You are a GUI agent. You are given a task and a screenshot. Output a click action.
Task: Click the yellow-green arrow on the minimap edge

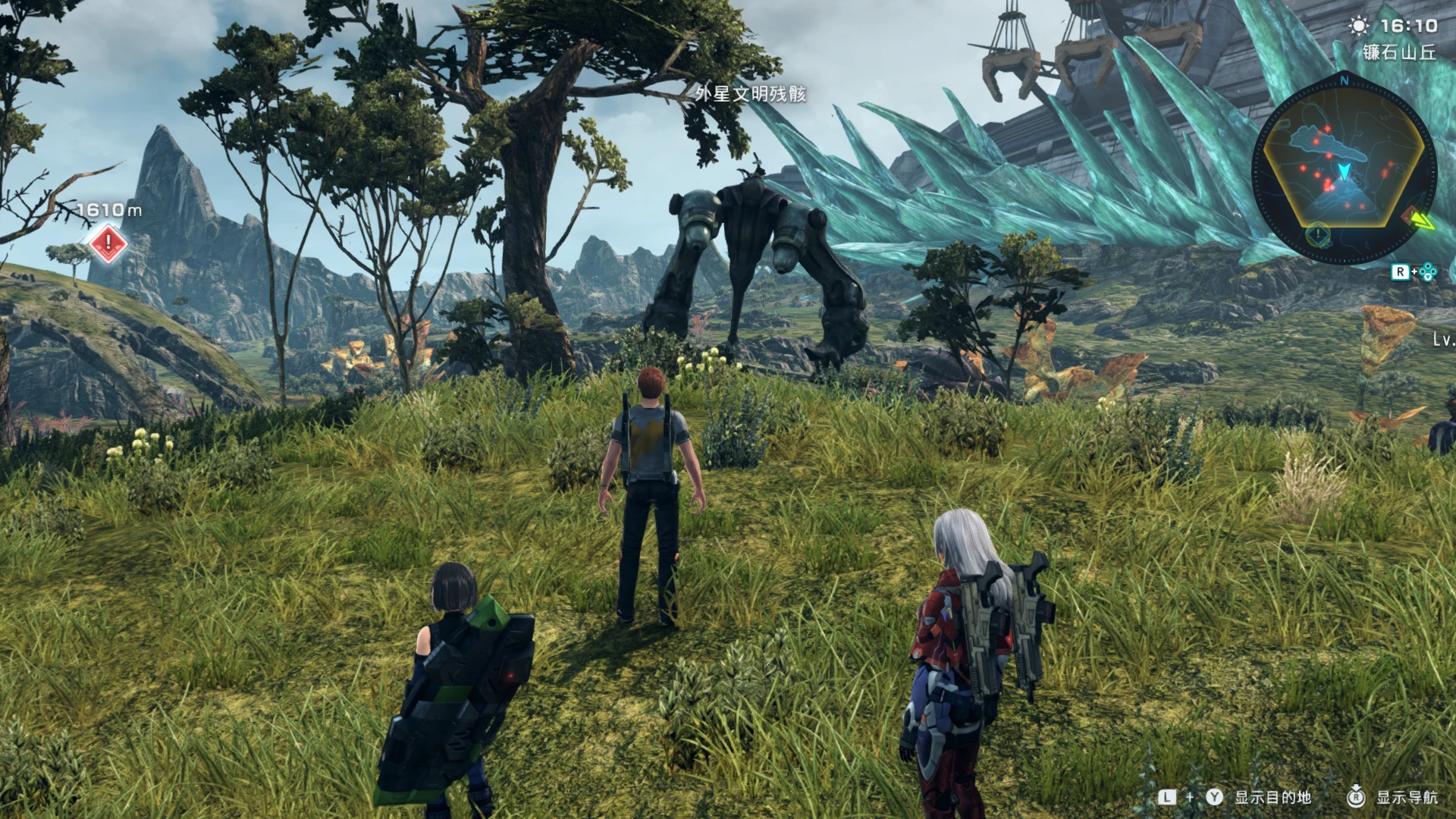pos(1422,220)
